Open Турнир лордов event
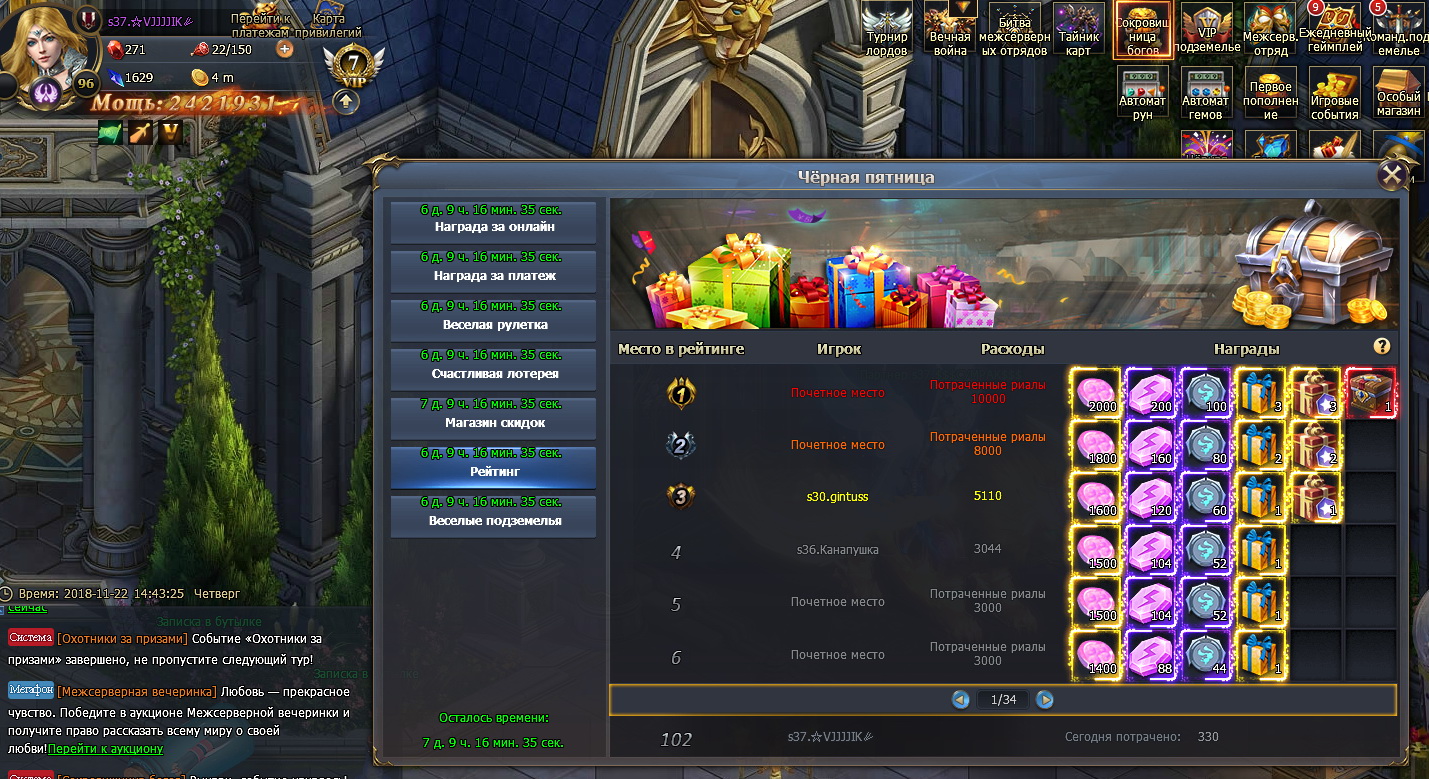 (887, 29)
